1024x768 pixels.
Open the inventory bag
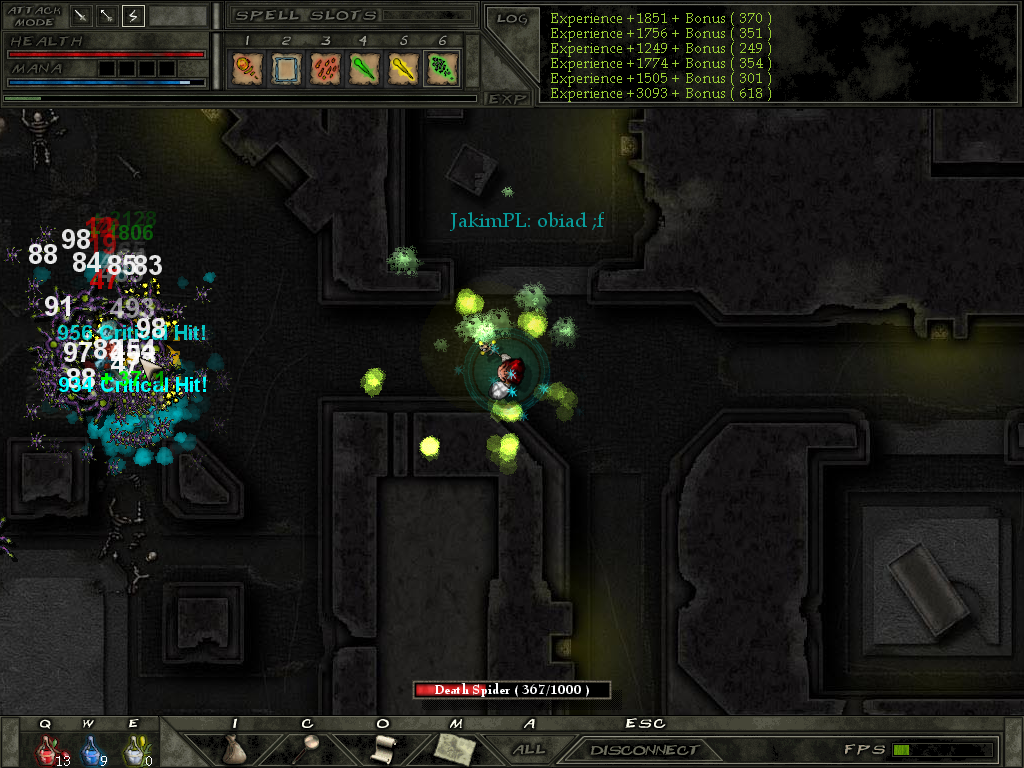click(234, 749)
